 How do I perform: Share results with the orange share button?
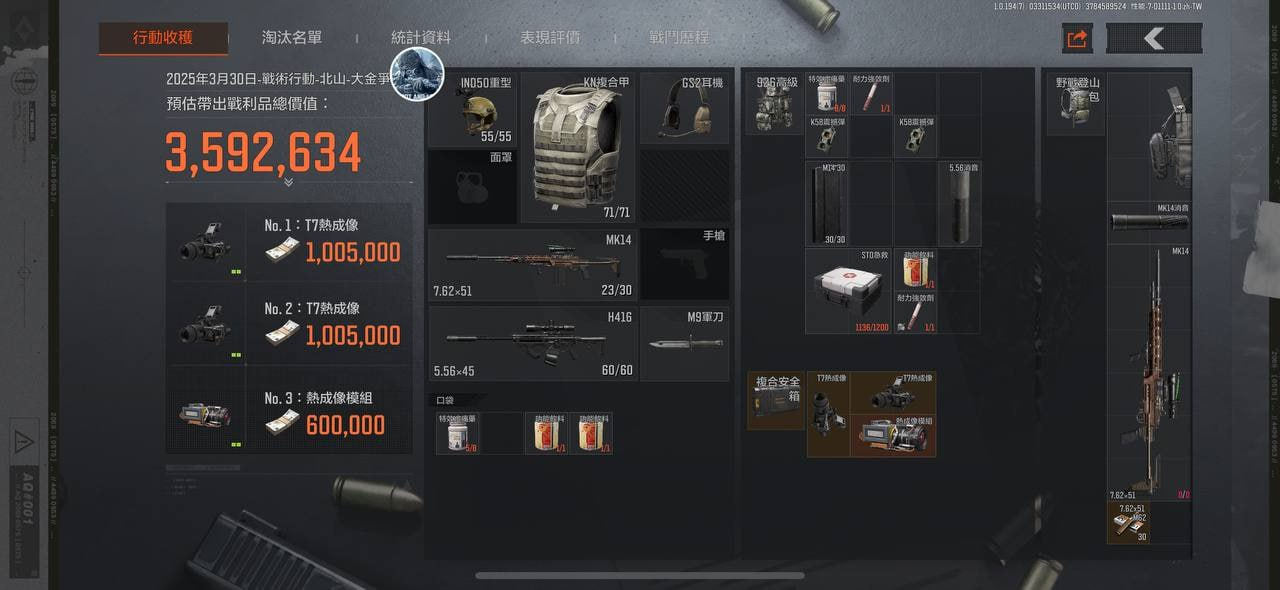click(x=1077, y=39)
